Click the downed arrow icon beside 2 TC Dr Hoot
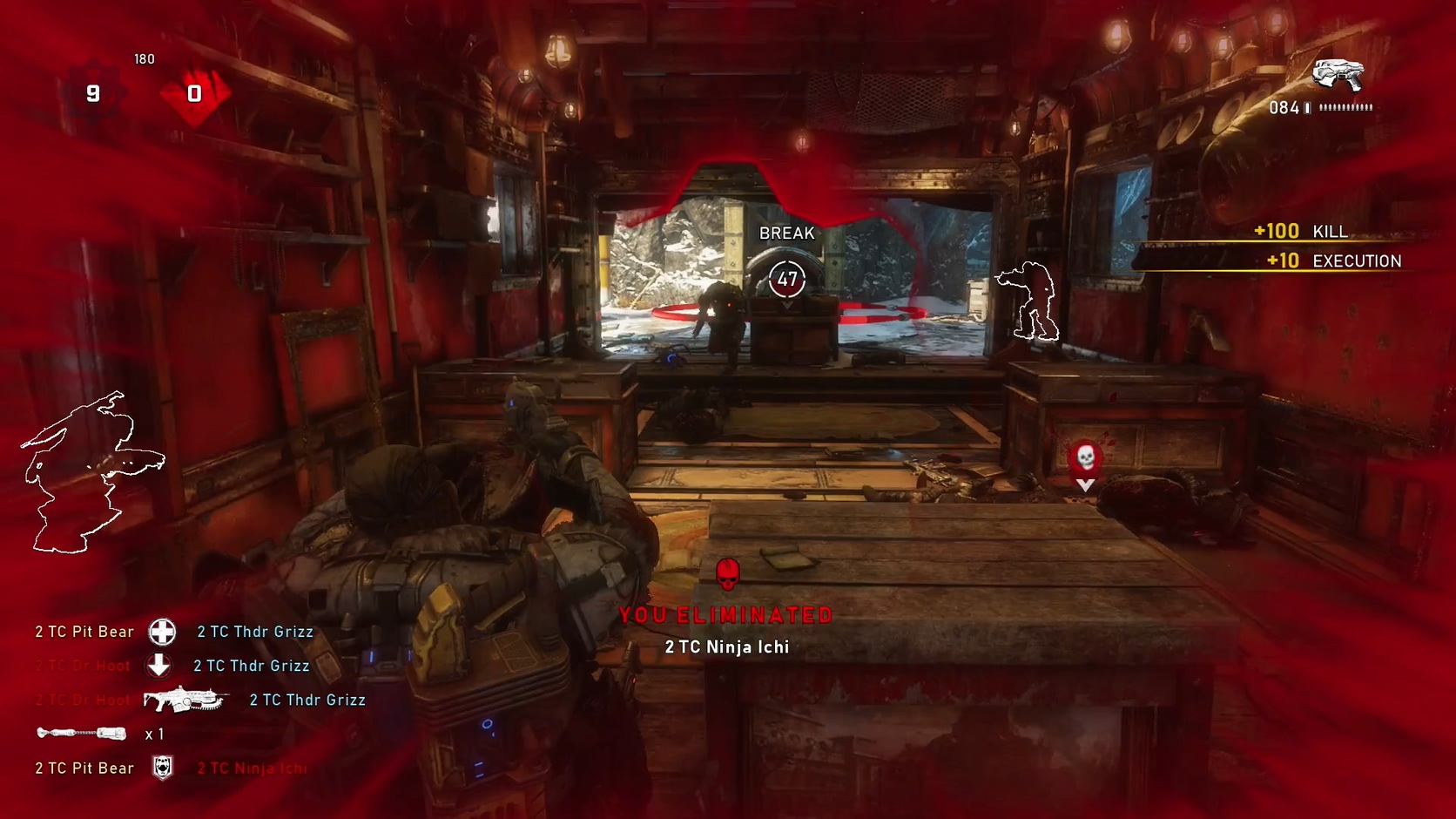This screenshot has width=1456, height=819. 159,665
